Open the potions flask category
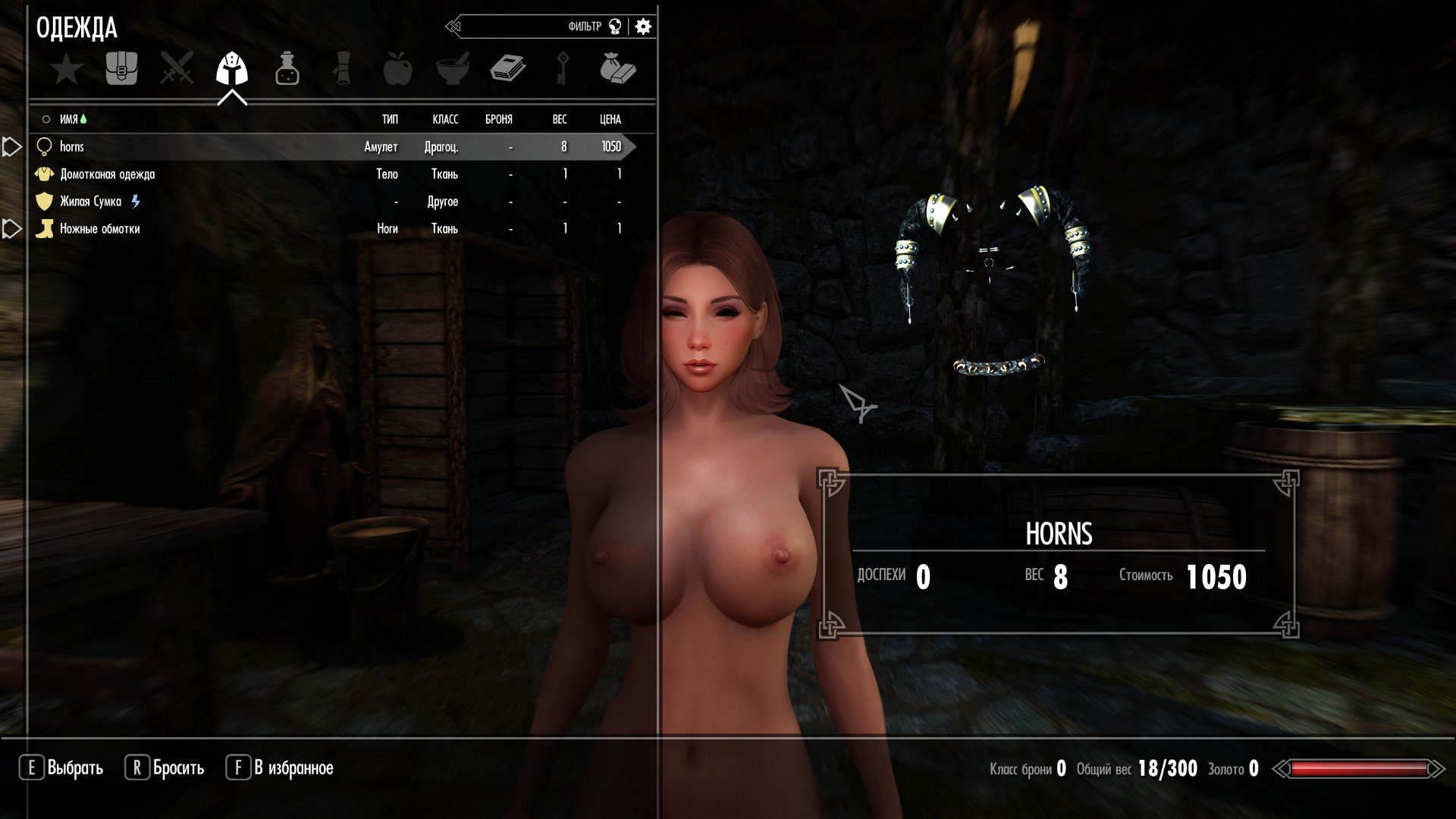1456x819 pixels. [x=287, y=69]
